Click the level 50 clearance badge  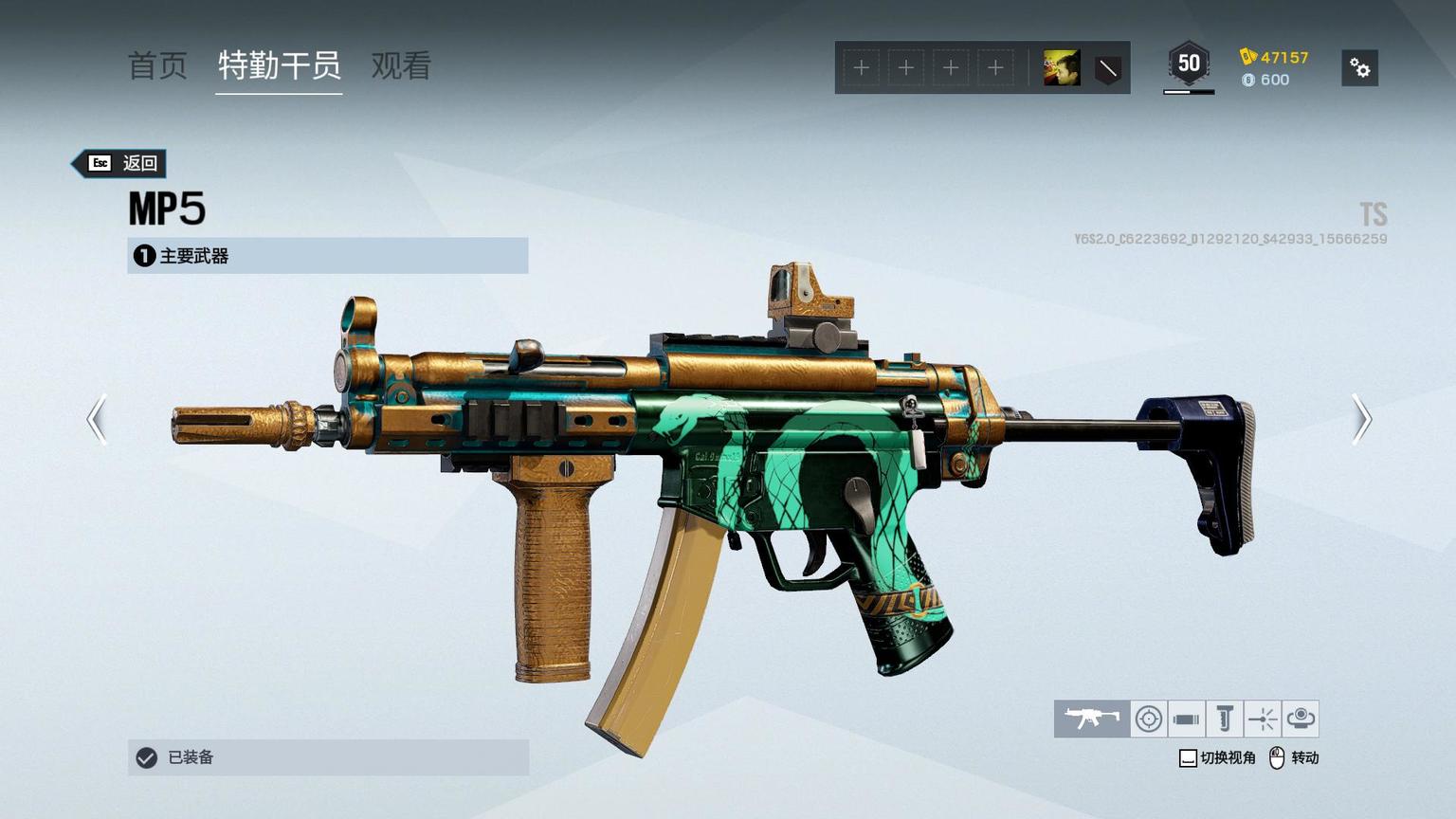pos(1189,64)
